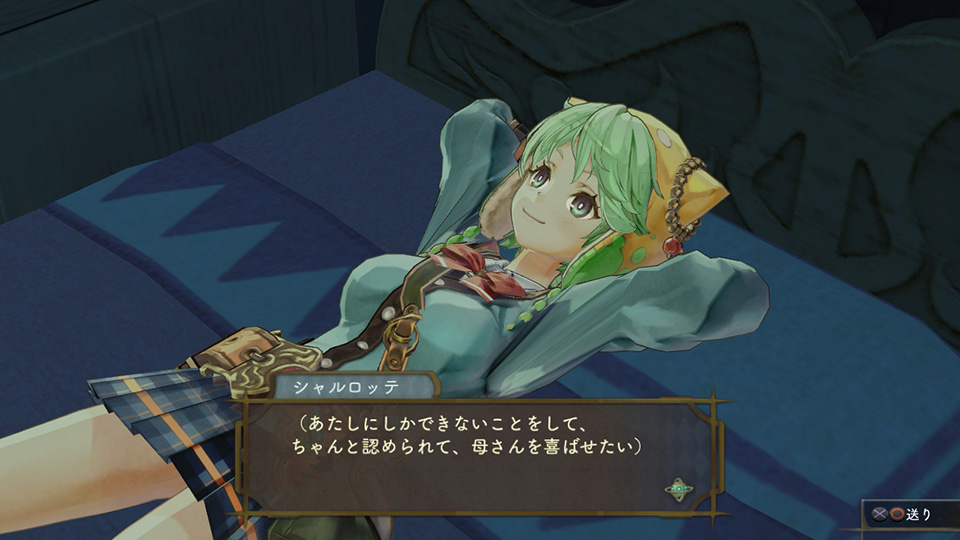The height and width of the screenshot is (540, 960).
Task: Click the green gem dialogue advance indicator
Action: coord(679,489)
